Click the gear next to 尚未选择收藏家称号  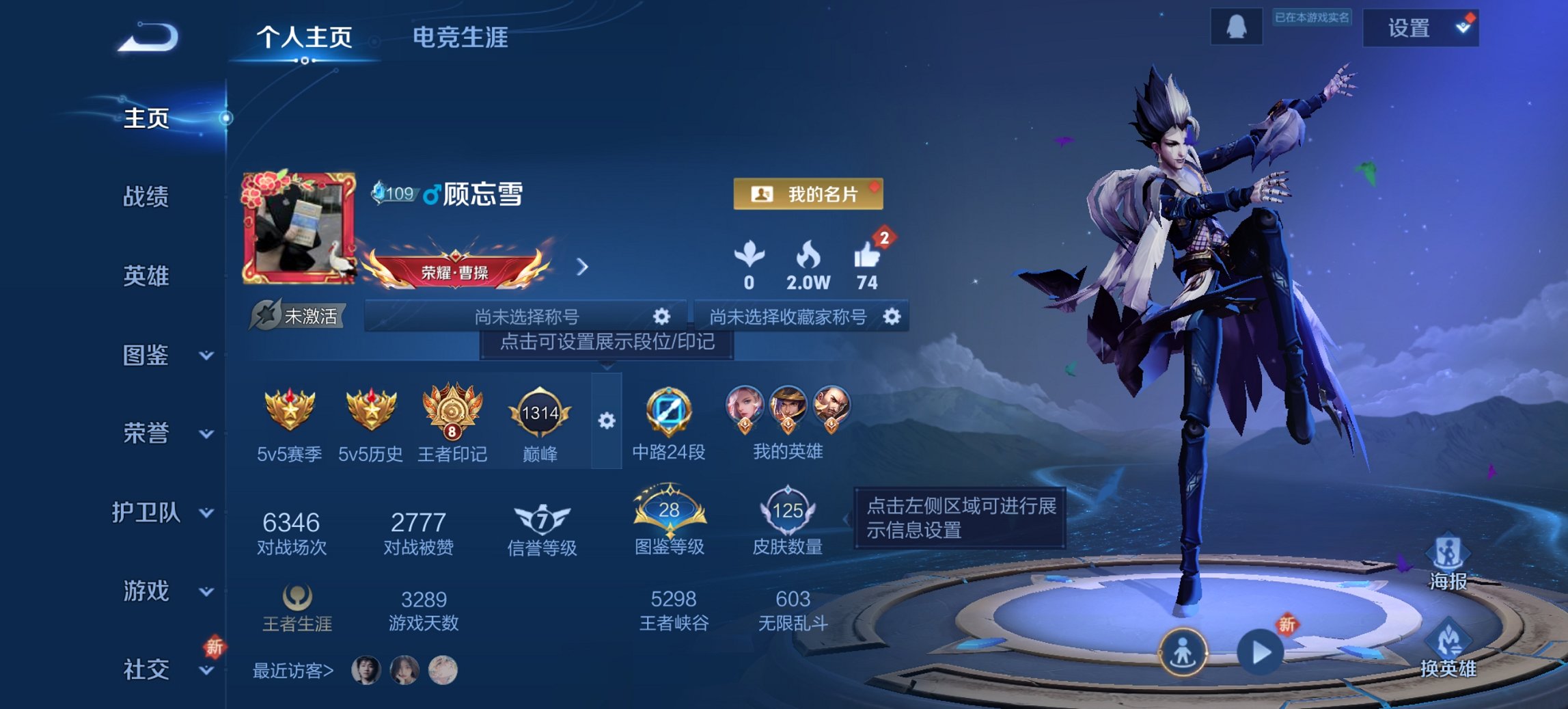click(x=892, y=317)
